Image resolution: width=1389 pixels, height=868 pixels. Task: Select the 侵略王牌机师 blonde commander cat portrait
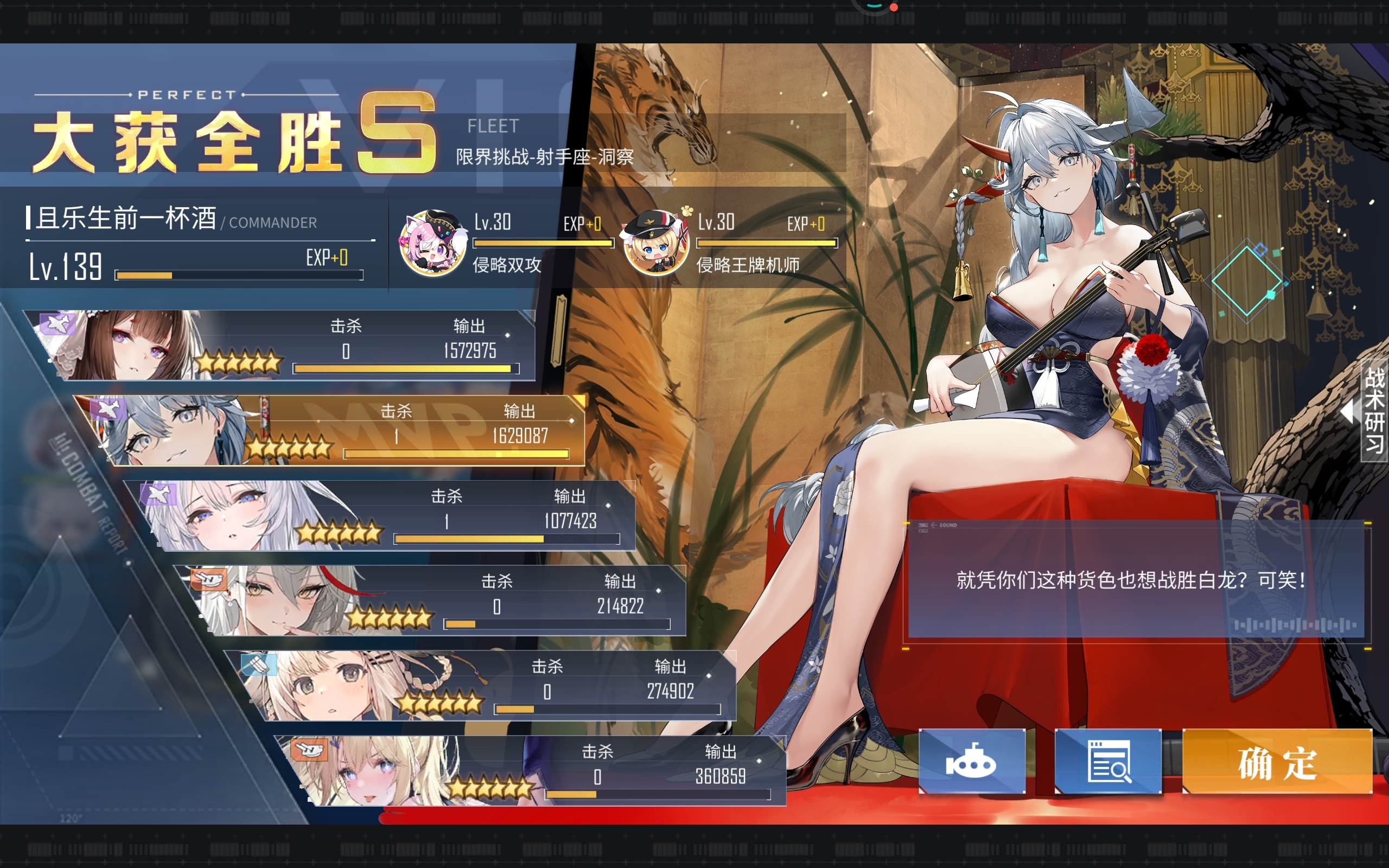pyautogui.click(x=656, y=242)
